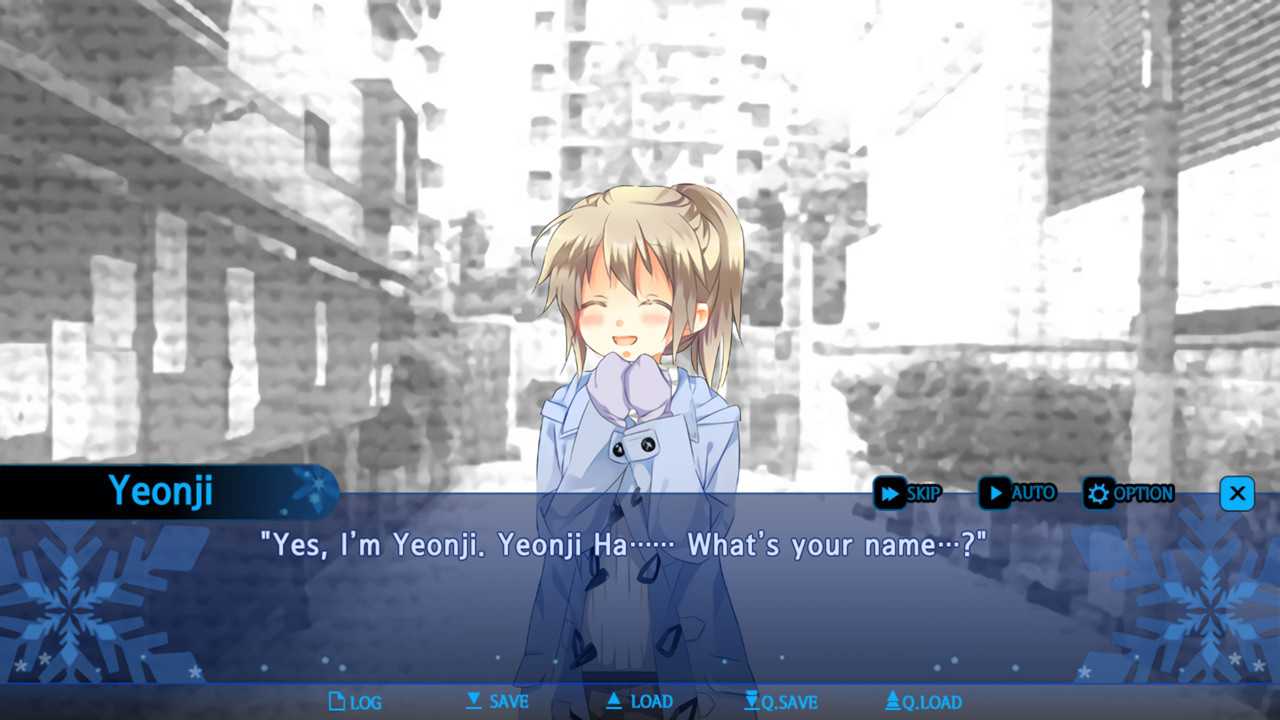Open the LOAD menu
Screen dimensions: 1280x720
click(639, 702)
